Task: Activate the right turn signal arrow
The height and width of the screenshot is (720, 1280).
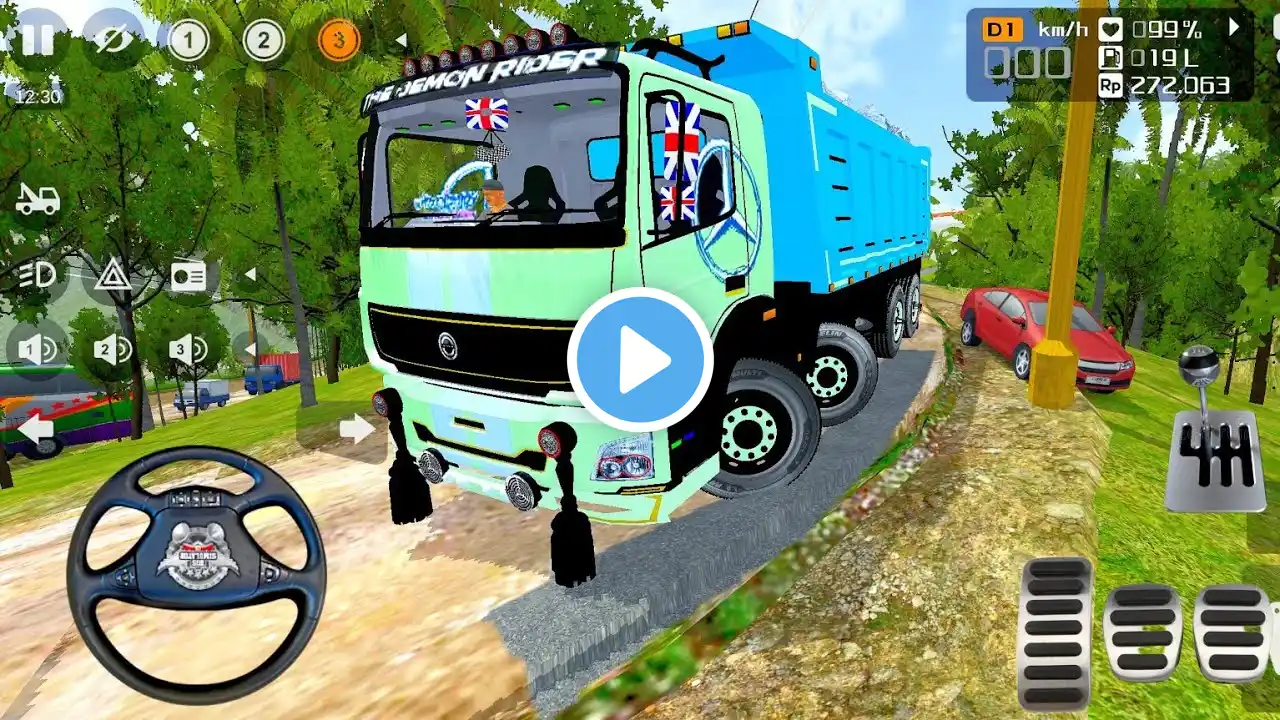Action: [356, 429]
